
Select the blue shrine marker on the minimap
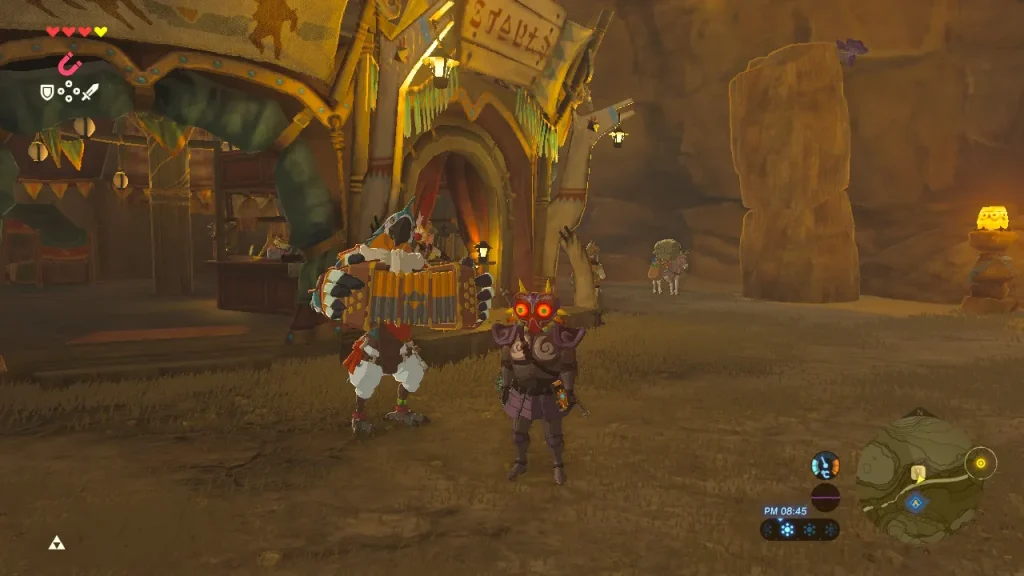click(914, 502)
